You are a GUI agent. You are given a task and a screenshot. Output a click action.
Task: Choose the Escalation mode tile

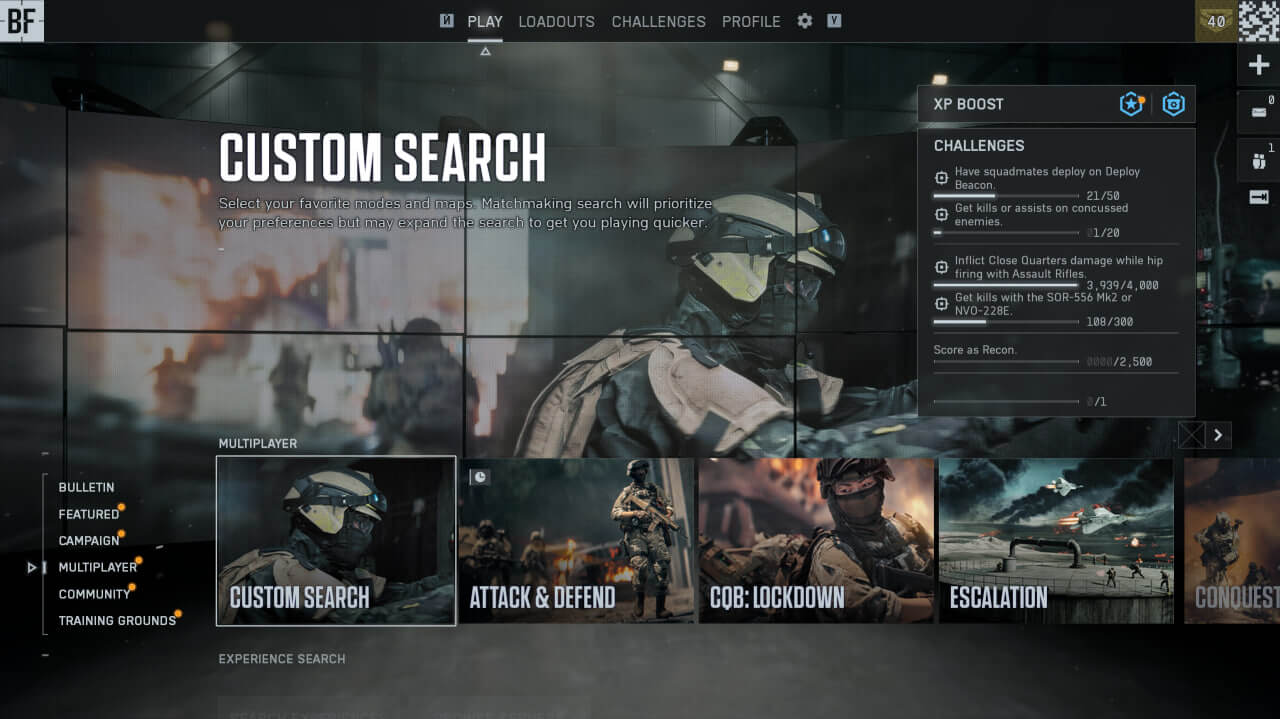pos(1056,541)
